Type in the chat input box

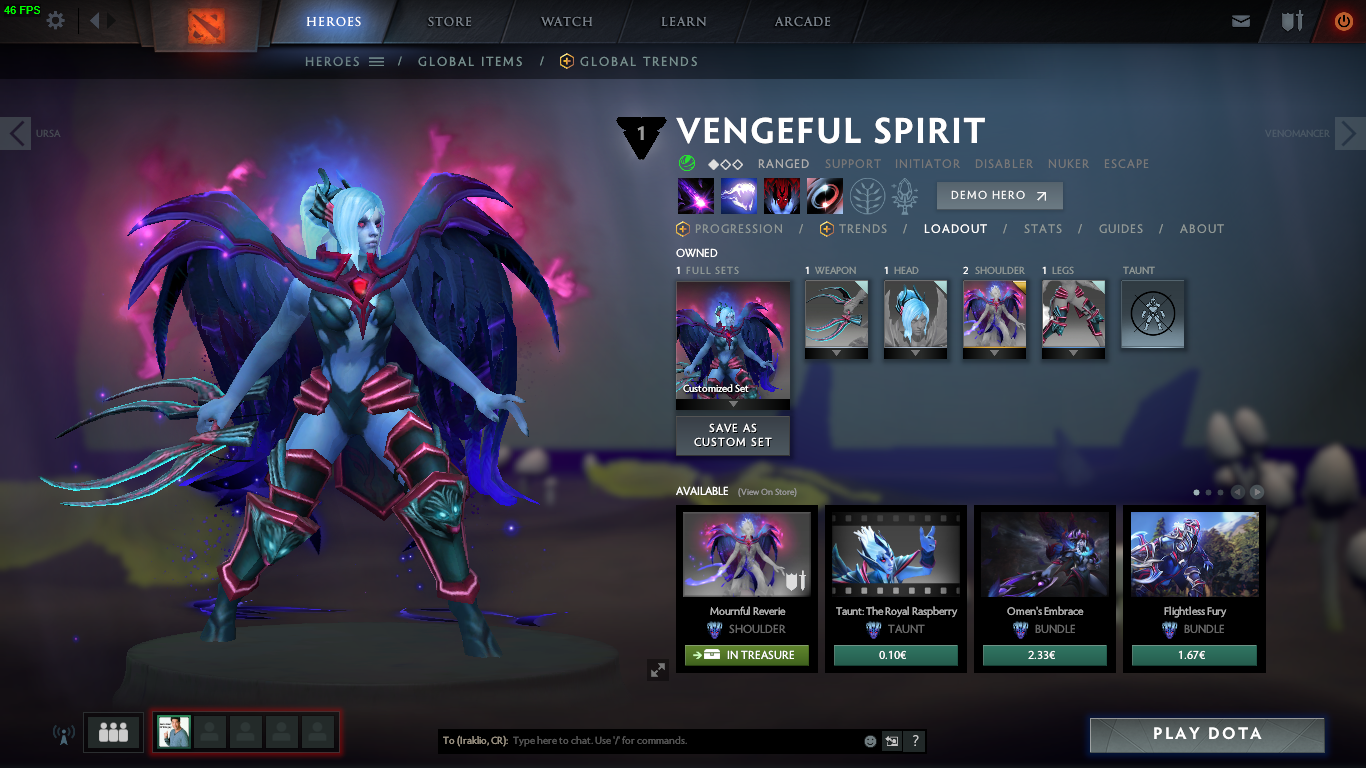[x=685, y=741]
